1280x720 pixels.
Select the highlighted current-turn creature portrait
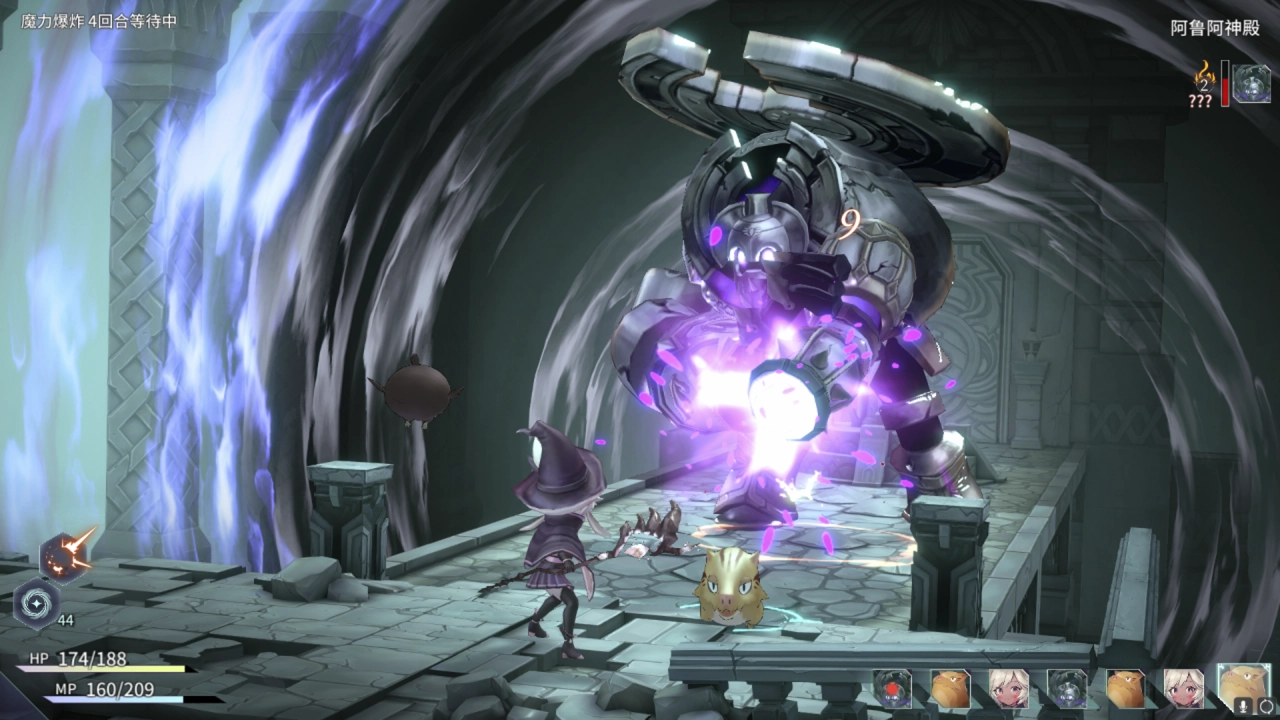click(1243, 684)
